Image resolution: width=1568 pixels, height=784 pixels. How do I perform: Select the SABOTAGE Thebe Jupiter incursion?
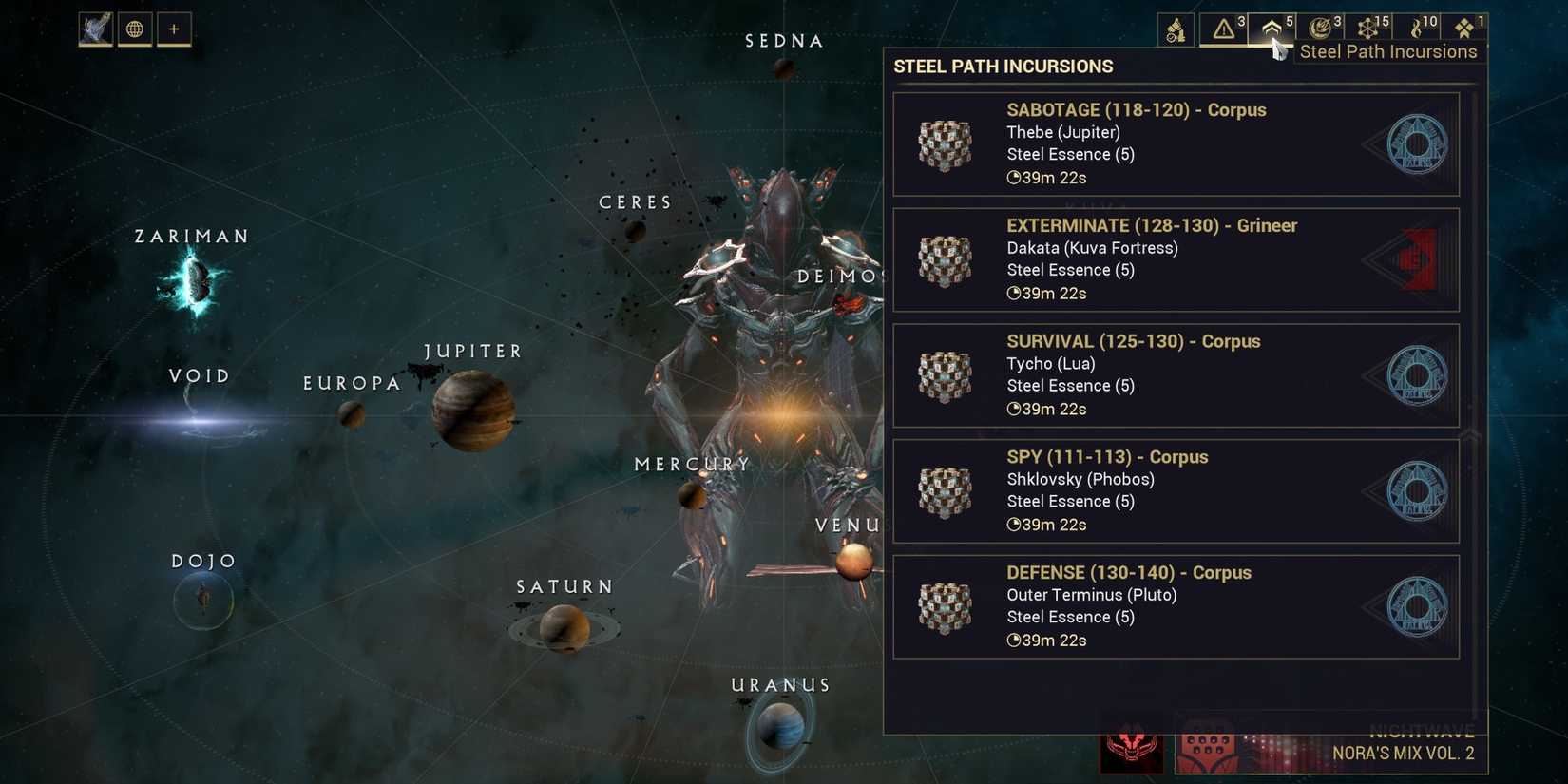[x=1176, y=144]
